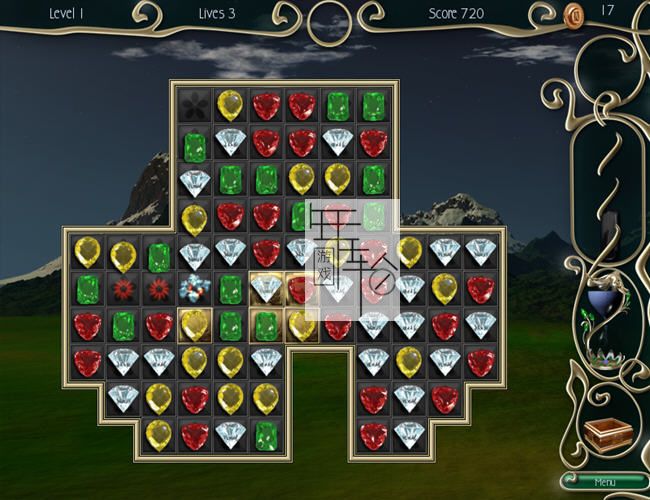
Task: Select the blue and white flower tile
Action: 193,289
